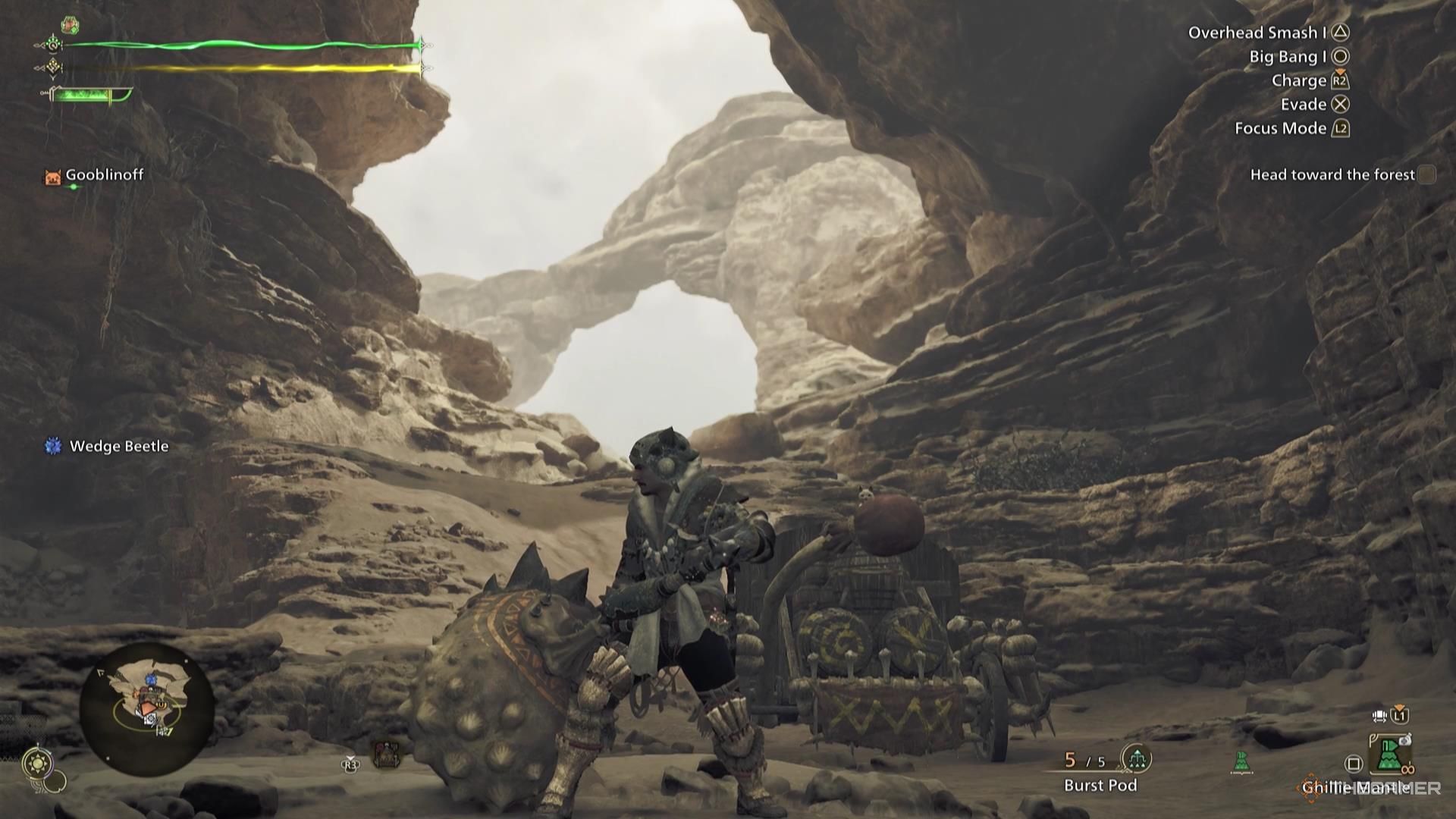The height and width of the screenshot is (819, 1456).
Task: Toggle the Head toward the forest objective checkbox
Action: [1429, 174]
